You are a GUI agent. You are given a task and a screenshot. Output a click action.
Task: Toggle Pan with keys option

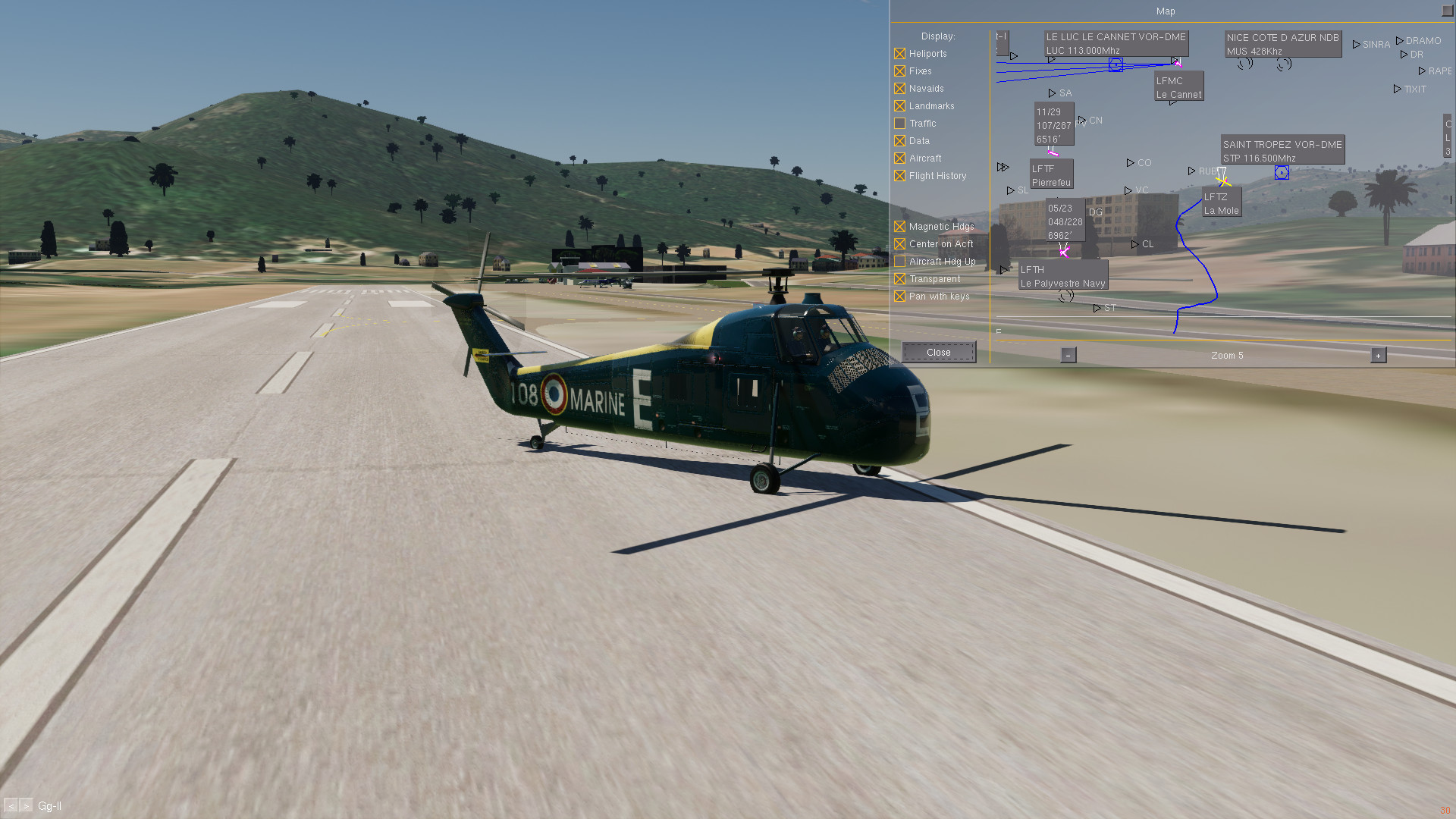click(899, 297)
